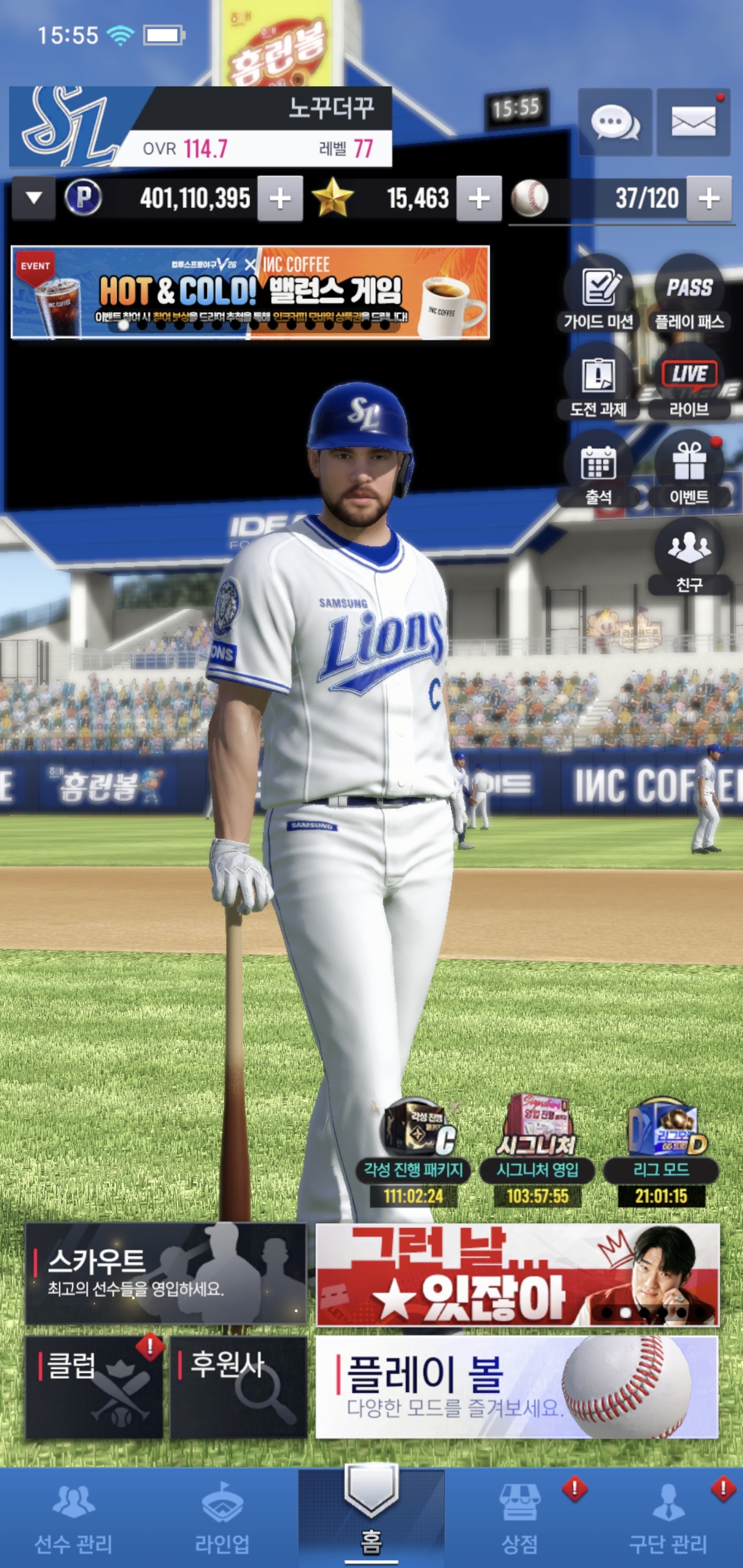Switch to the 라인업 lineup tab

(x=222, y=1517)
